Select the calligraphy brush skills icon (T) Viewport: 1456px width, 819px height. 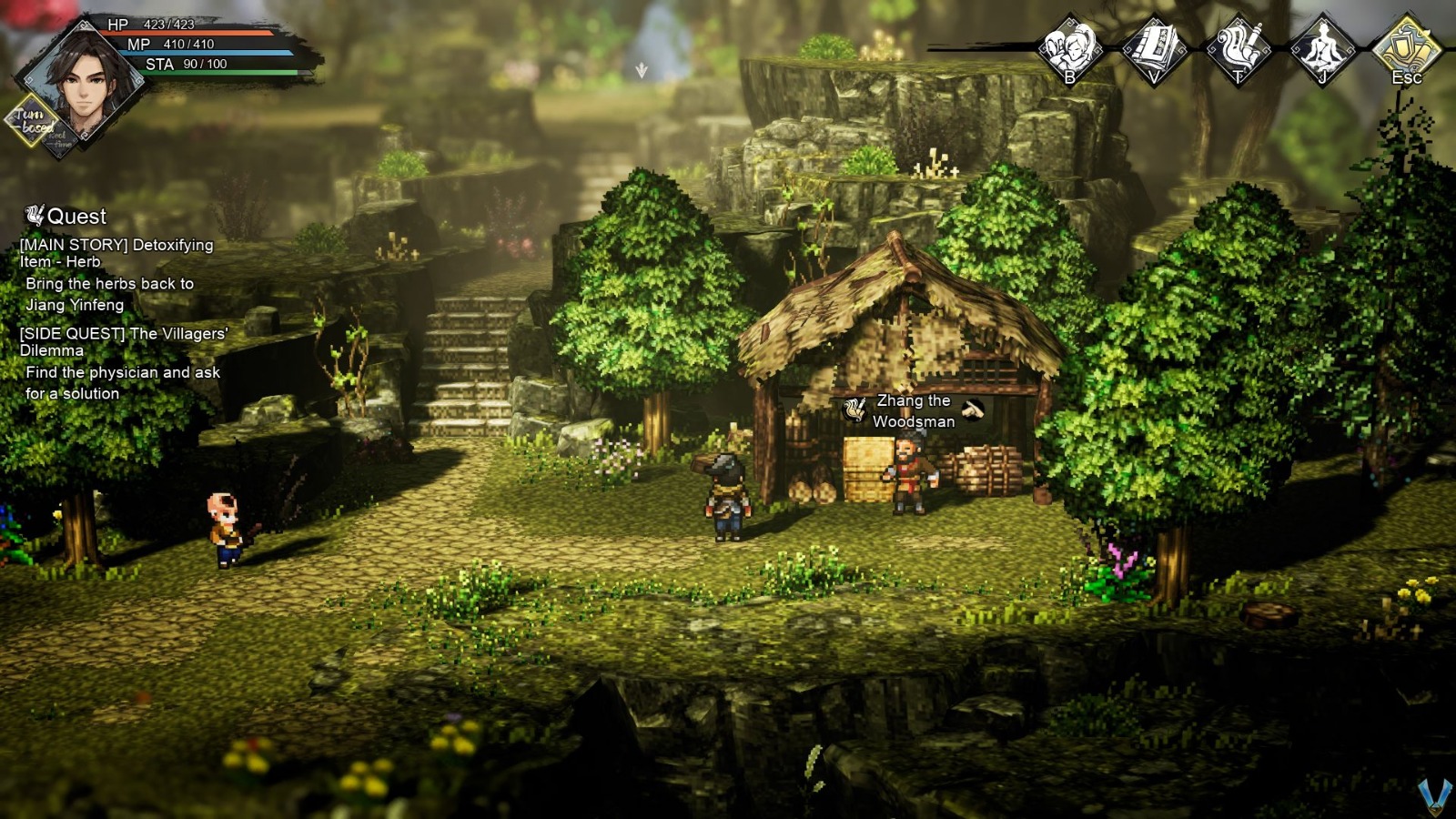click(x=1236, y=50)
